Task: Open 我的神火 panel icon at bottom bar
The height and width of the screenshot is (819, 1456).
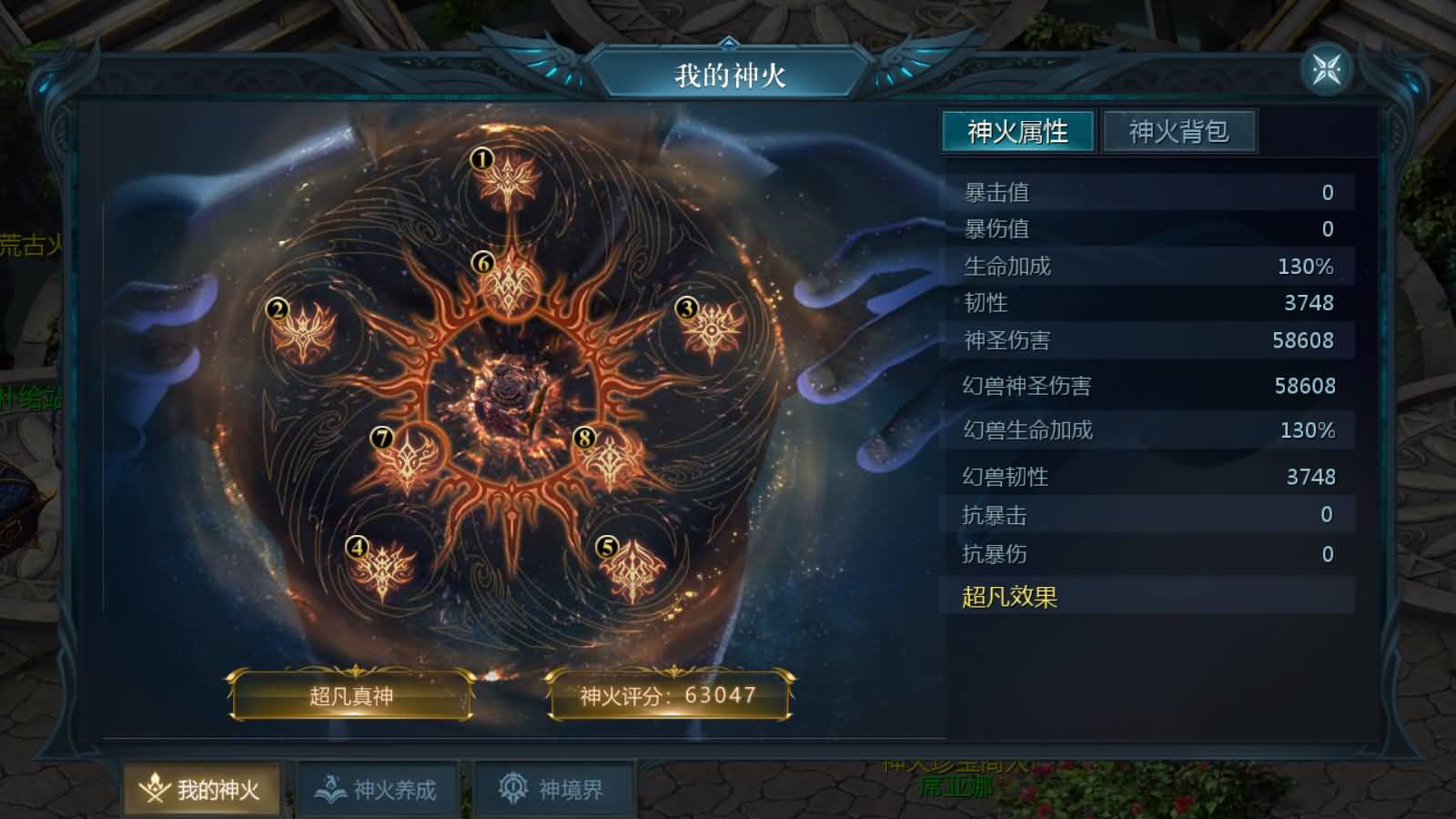Action: (x=155, y=788)
